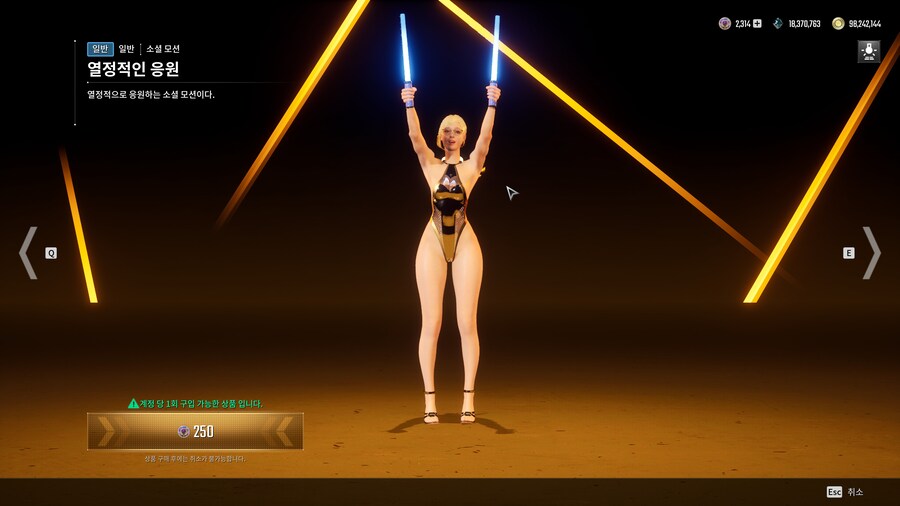The image size is (900, 506).
Task: Toggle the lighting icon in the top-right
Action: [x=868, y=52]
